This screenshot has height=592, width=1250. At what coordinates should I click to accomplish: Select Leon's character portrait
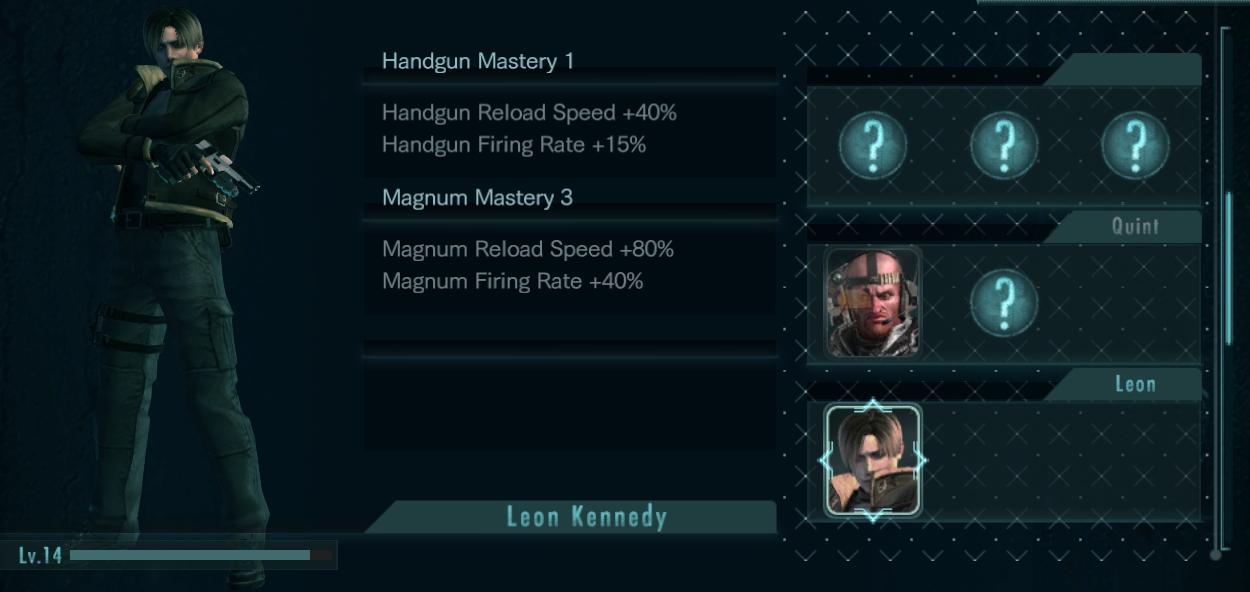pyautogui.click(x=873, y=460)
